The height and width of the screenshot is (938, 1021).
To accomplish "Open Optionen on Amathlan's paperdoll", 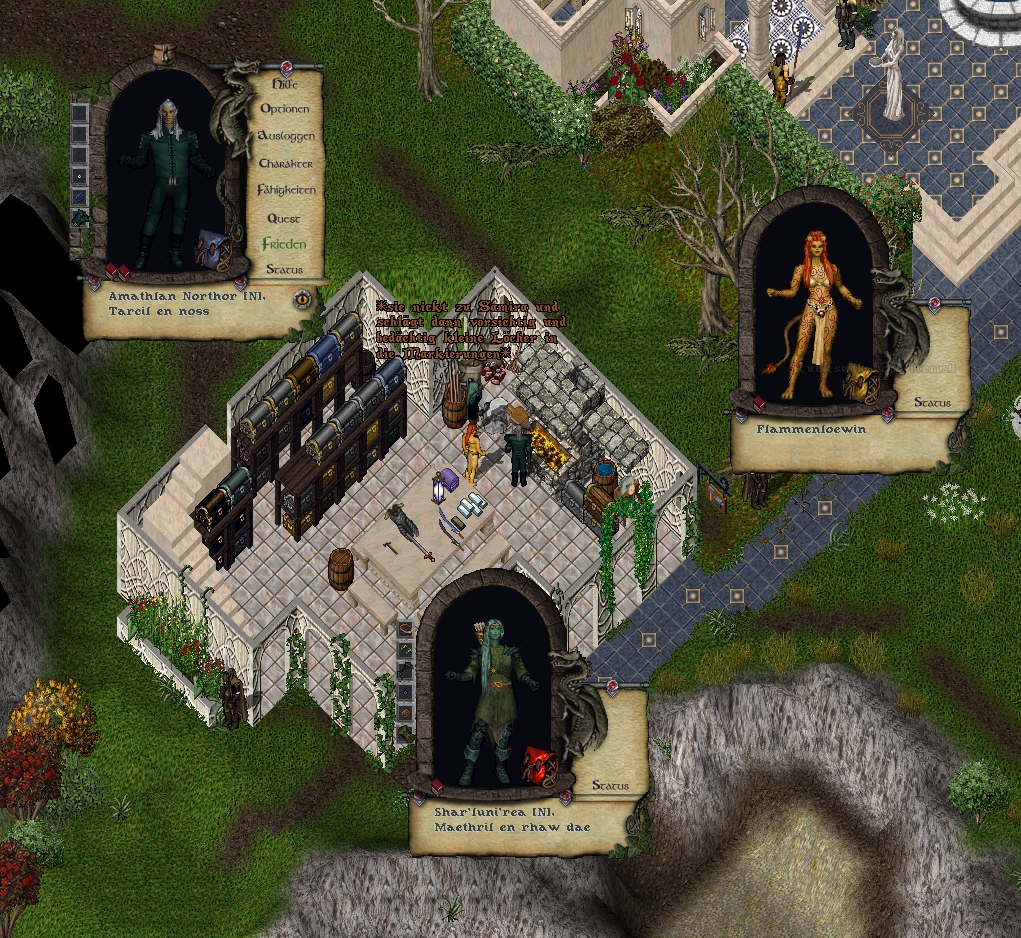I will coord(285,108).
